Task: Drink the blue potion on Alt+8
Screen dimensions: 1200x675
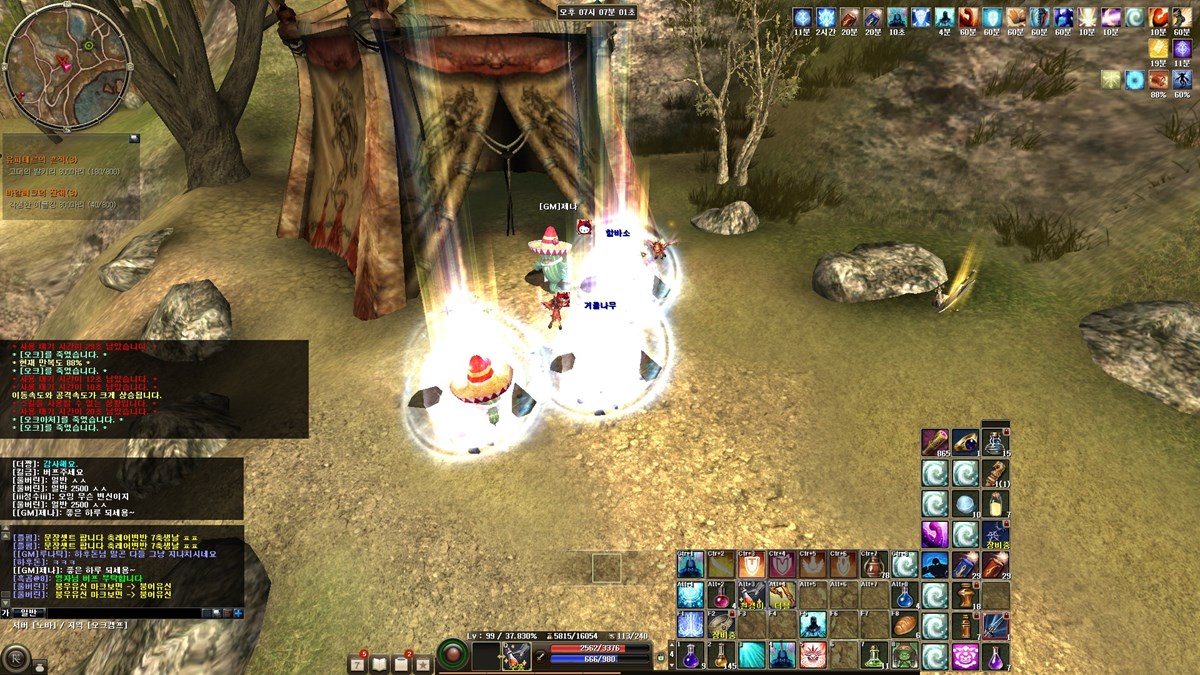Action: click(904, 596)
